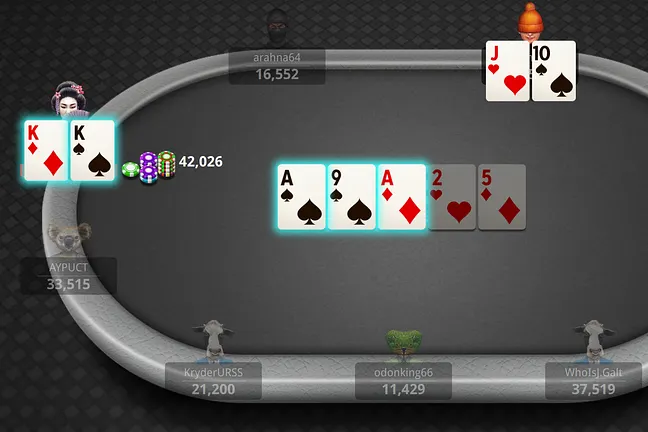Select the King of diamonds hole card
The height and width of the screenshot is (432, 648).
click(46, 150)
